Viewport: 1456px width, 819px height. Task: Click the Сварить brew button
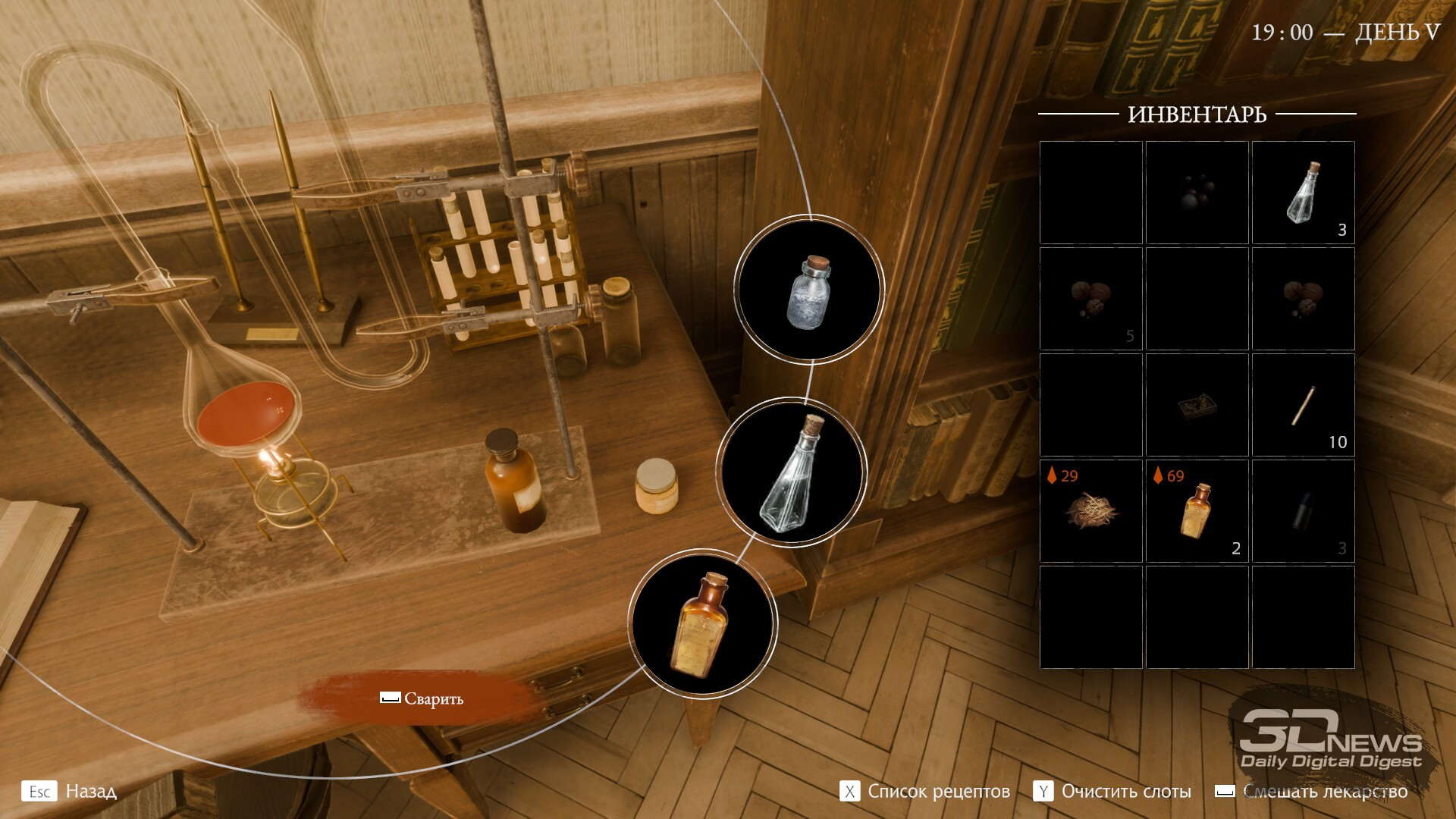click(x=422, y=698)
